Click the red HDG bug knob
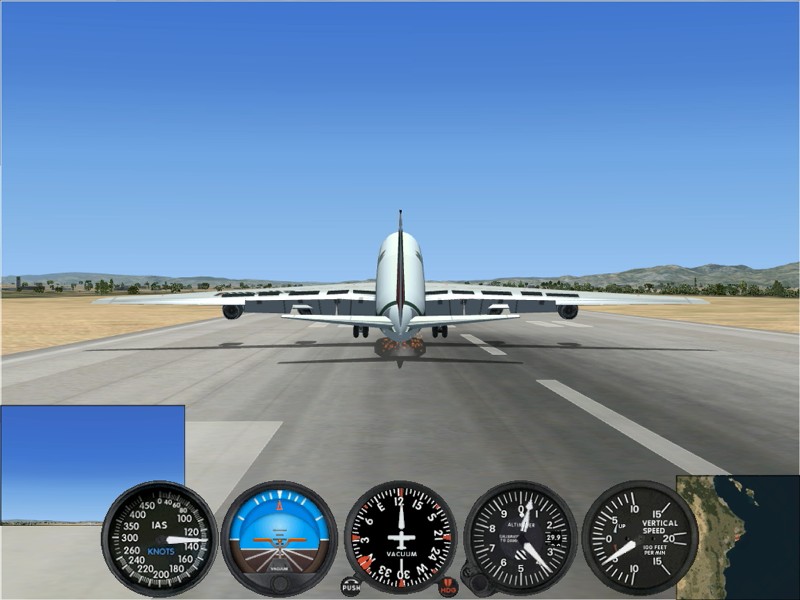This screenshot has width=800, height=600. pos(448,587)
